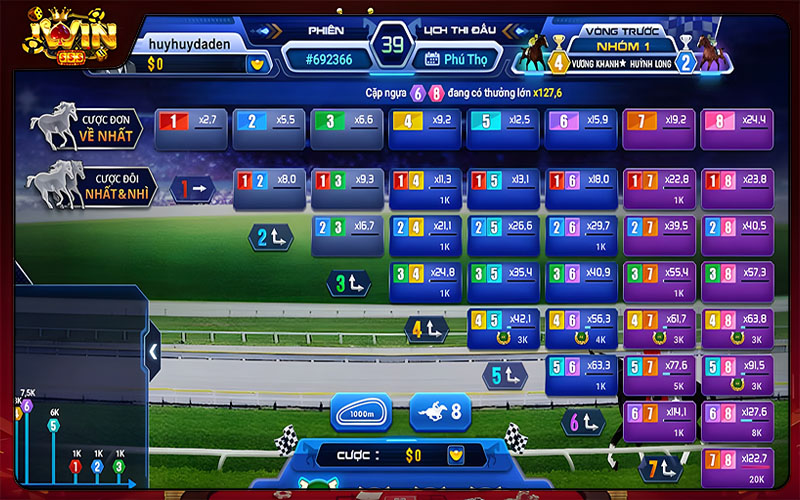Choose the horse 8 win tile at x24.4
Image resolution: width=800 pixels, height=500 pixels.
[x=737, y=123]
